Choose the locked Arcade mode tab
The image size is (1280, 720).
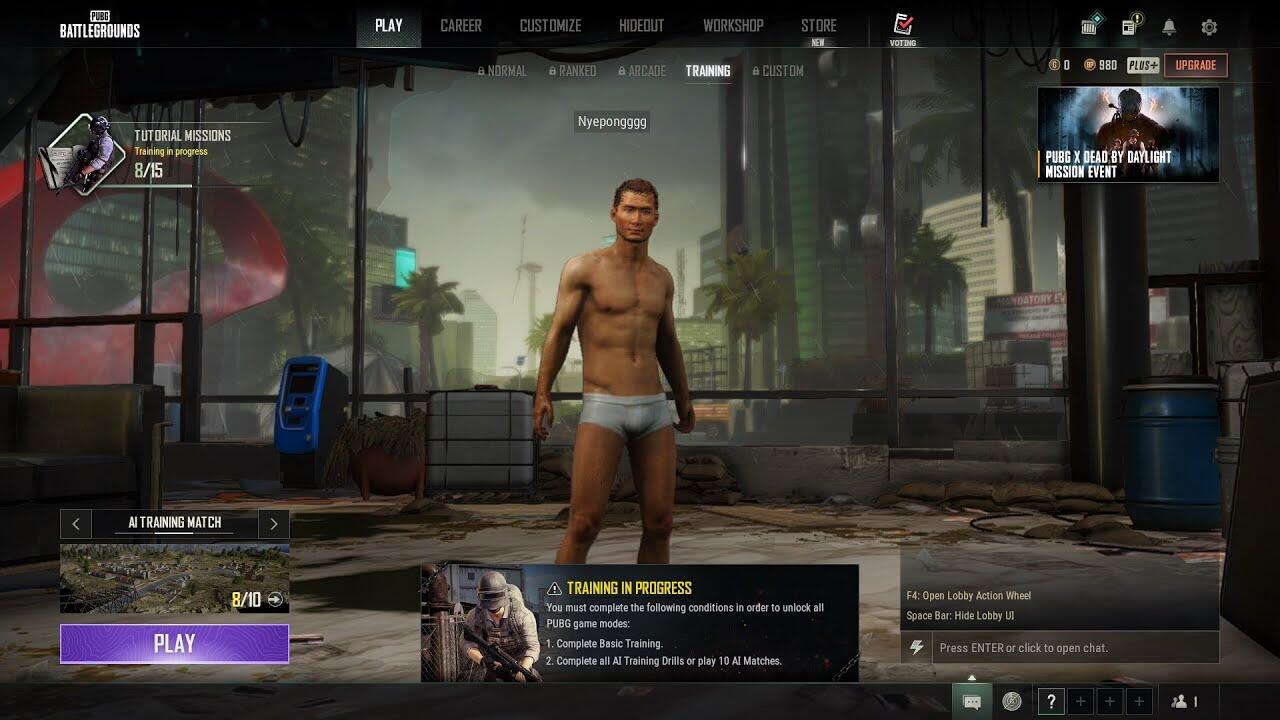click(642, 71)
